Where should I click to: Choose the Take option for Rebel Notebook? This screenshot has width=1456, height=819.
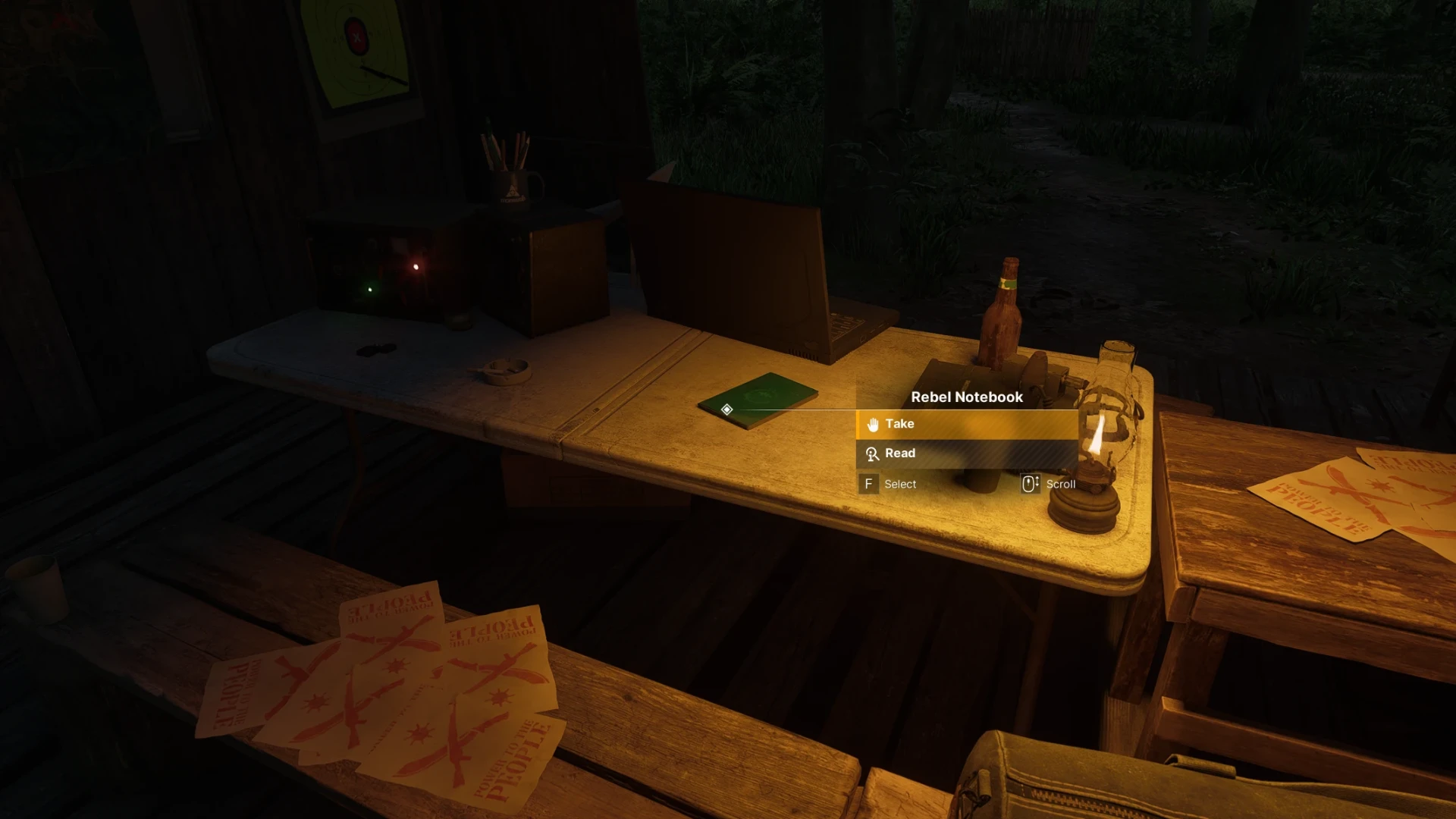tap(967, 424)
